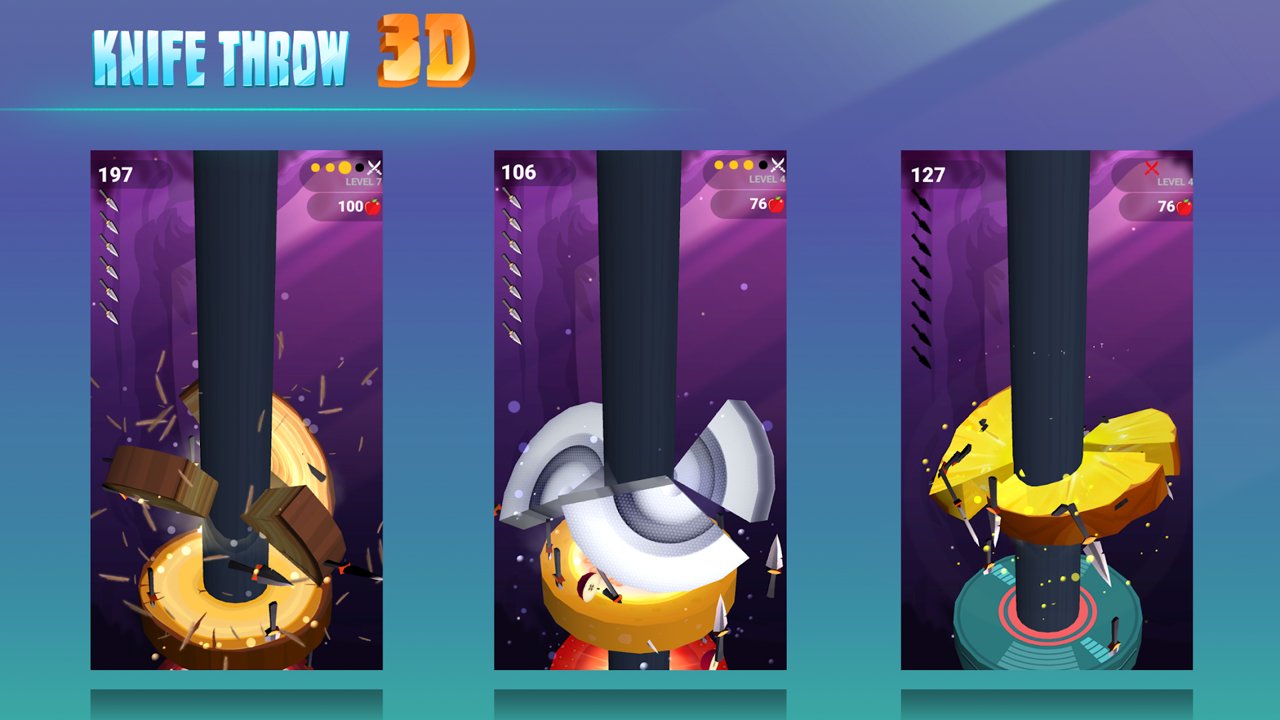Viewport: 1280px width, 720px height.
Task: Tap the Level 4 label in the middle panel
Action: coord(767,179)
